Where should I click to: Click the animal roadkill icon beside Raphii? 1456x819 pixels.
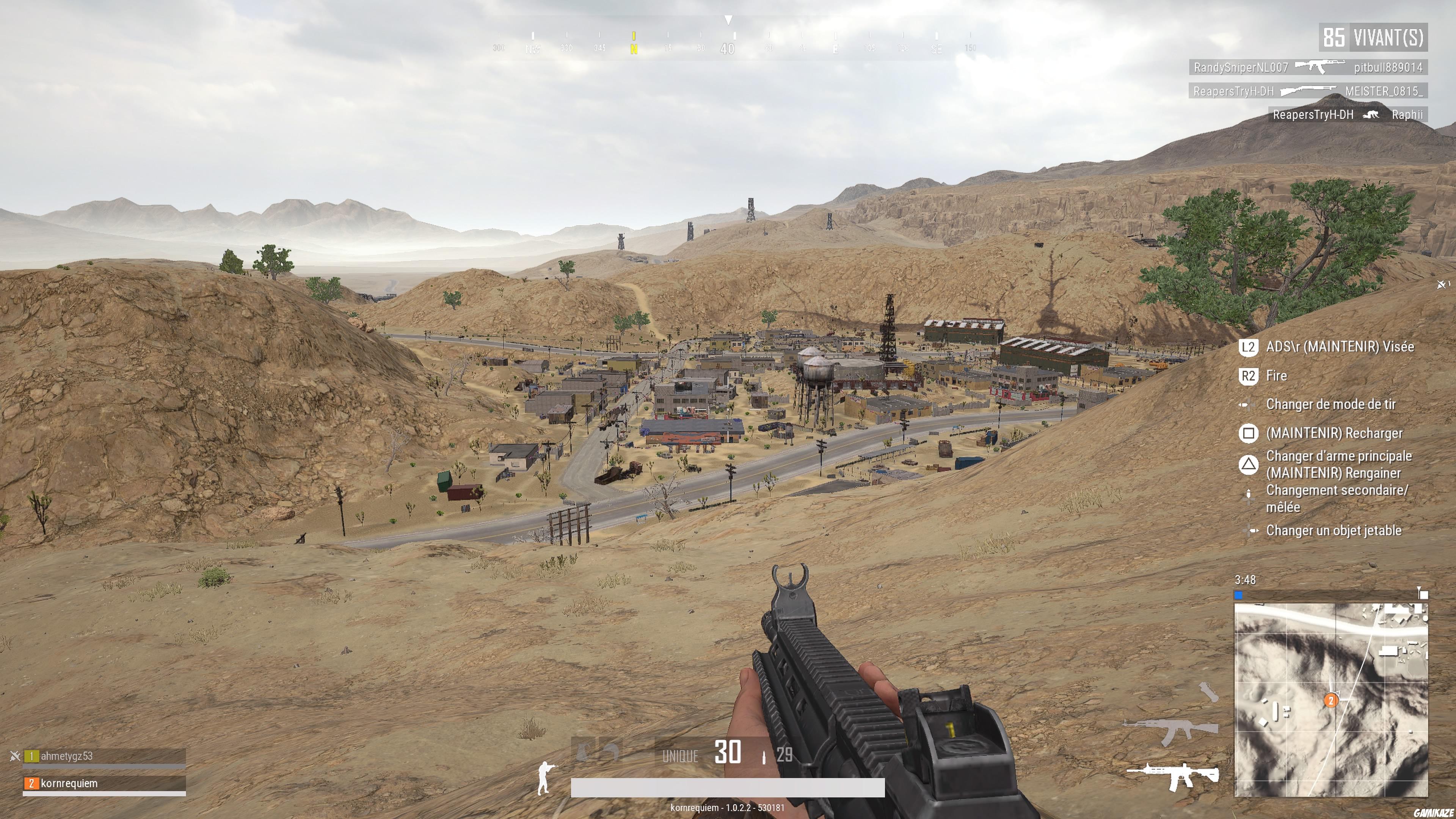(x=1371, y=114)
